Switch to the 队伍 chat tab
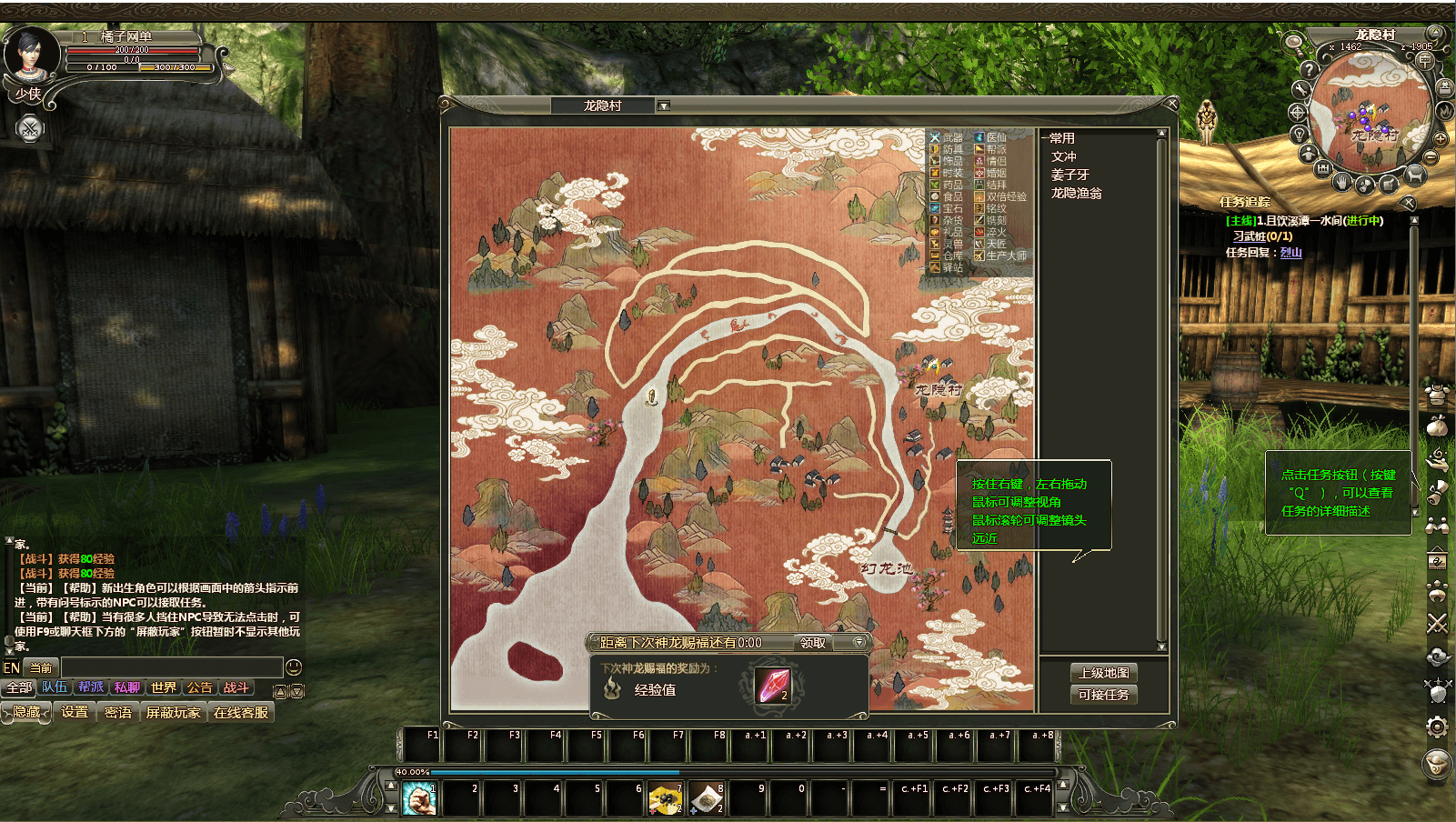This screenshot has width=1456, height=822. (55, 687)
